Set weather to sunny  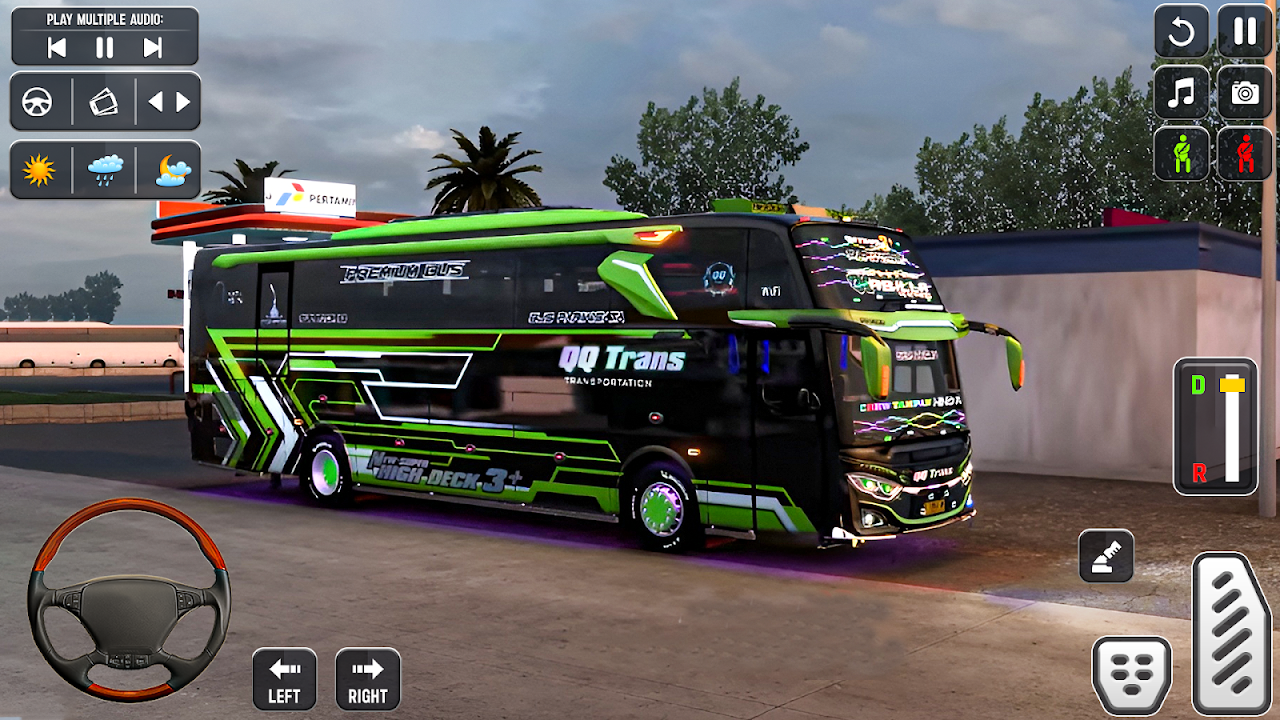pos(39,170)
